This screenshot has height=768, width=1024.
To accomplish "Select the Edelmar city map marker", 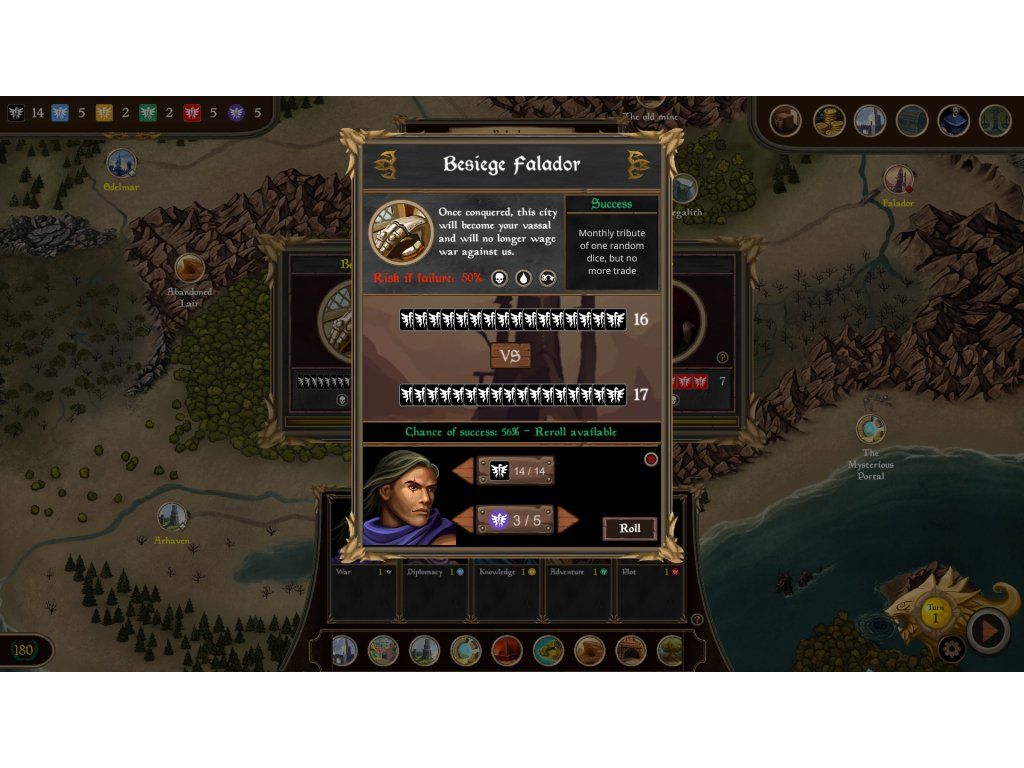I will pos(121,163).
